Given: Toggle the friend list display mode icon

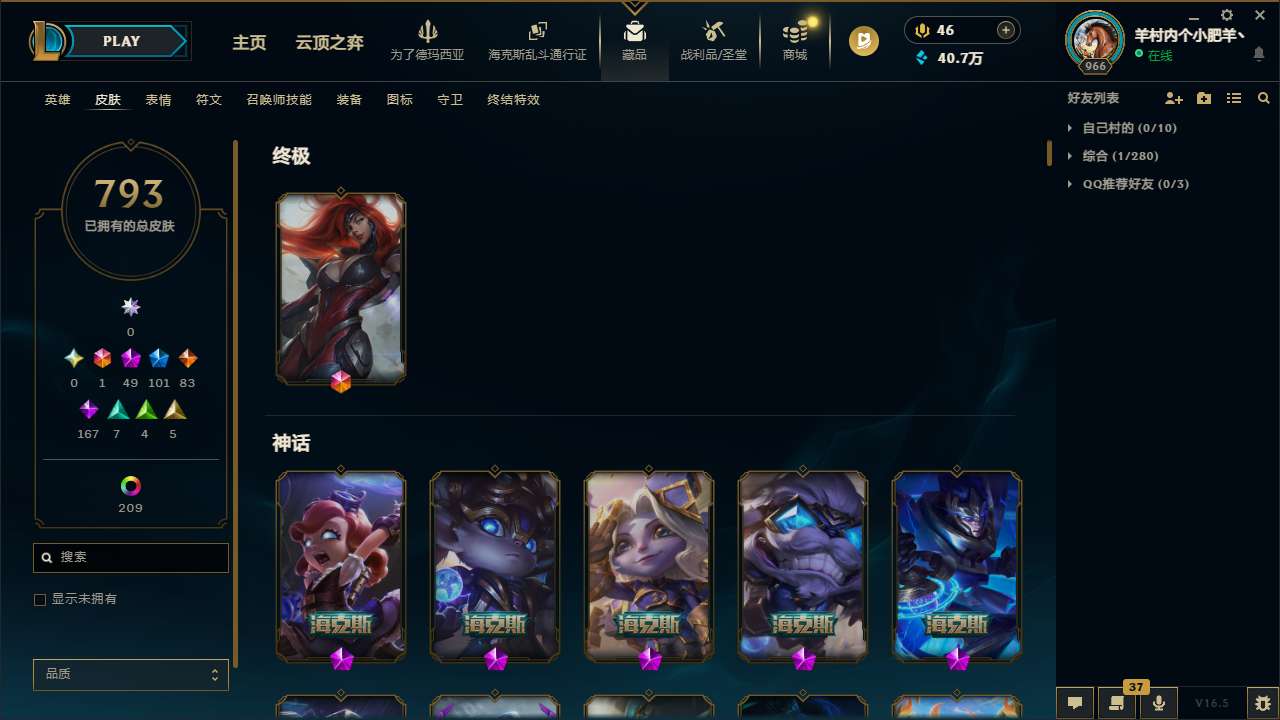Looking at the screenshot, I should (x=1234, y=98).
